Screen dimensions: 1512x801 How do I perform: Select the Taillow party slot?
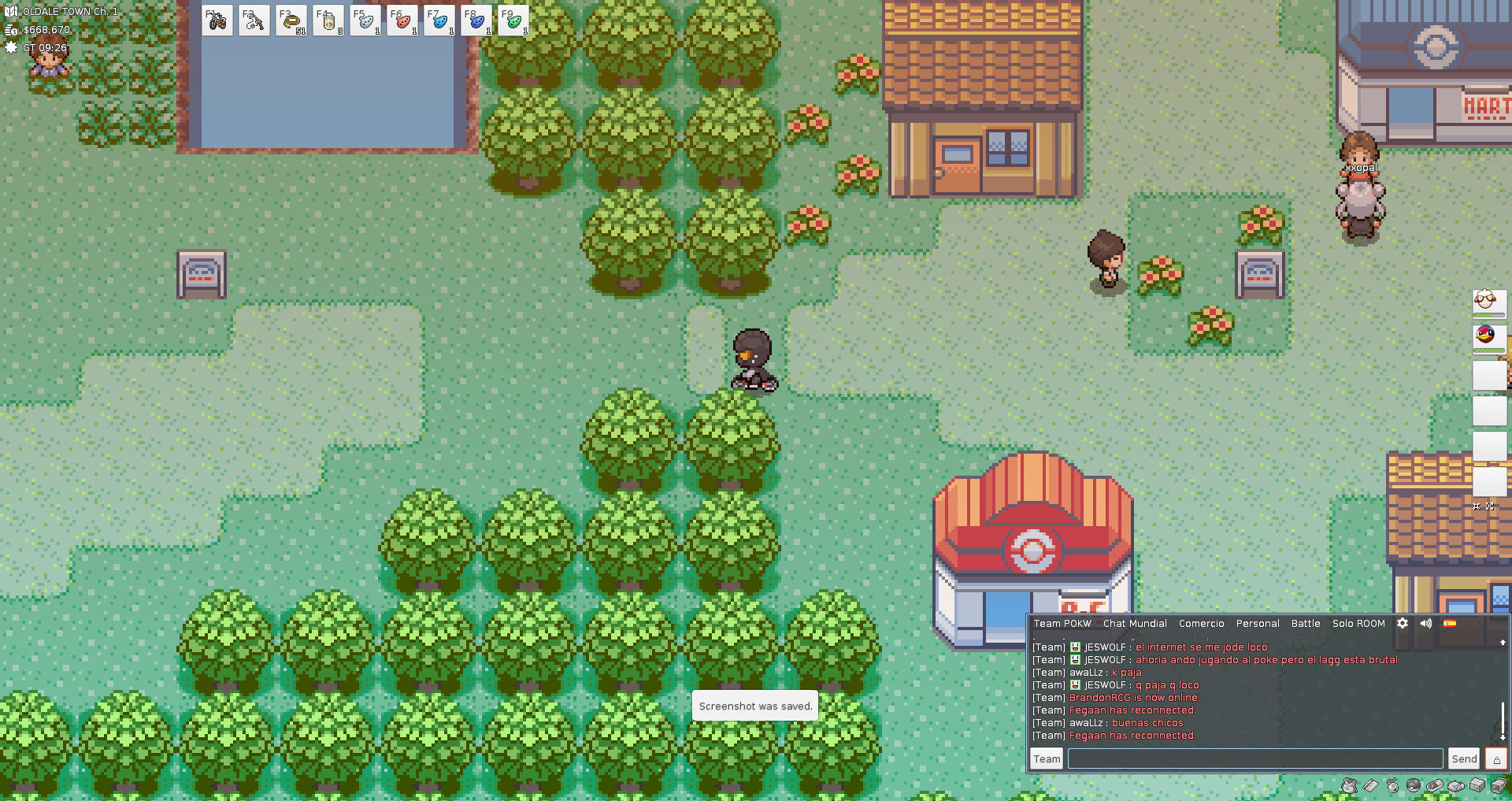click(x=1488, y=337)
